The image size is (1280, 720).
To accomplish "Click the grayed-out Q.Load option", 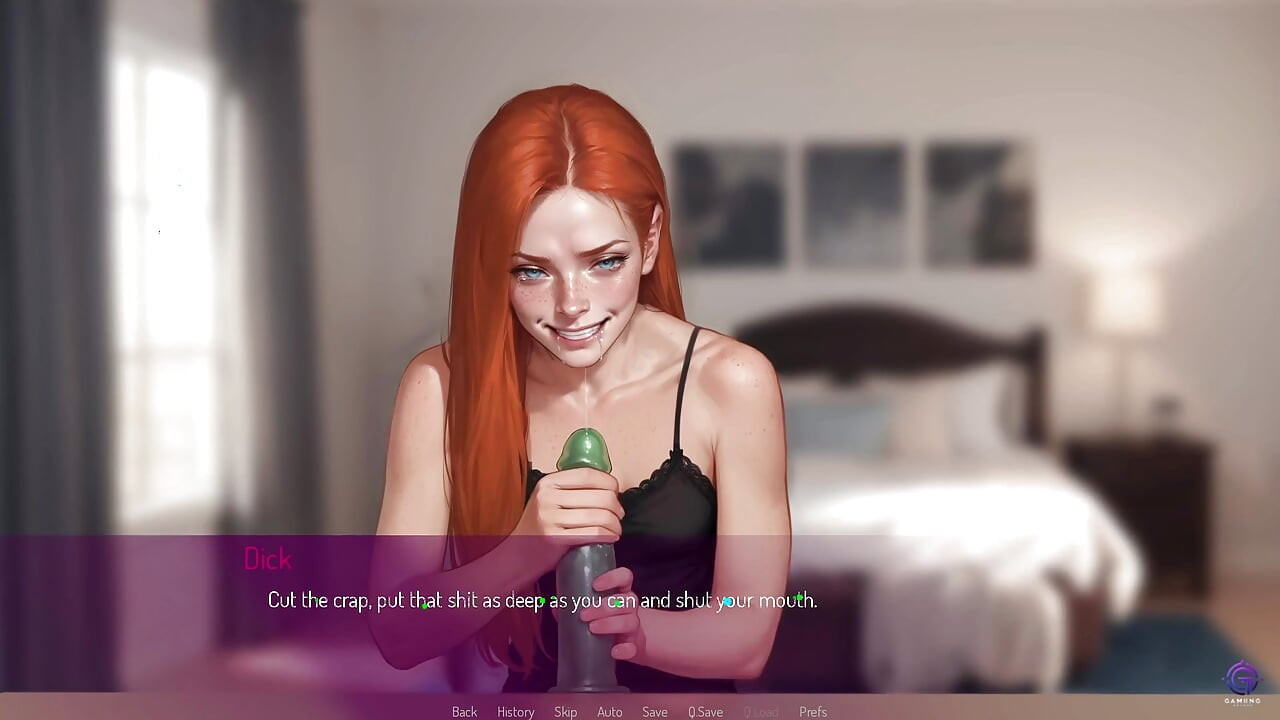I will 762,711.
